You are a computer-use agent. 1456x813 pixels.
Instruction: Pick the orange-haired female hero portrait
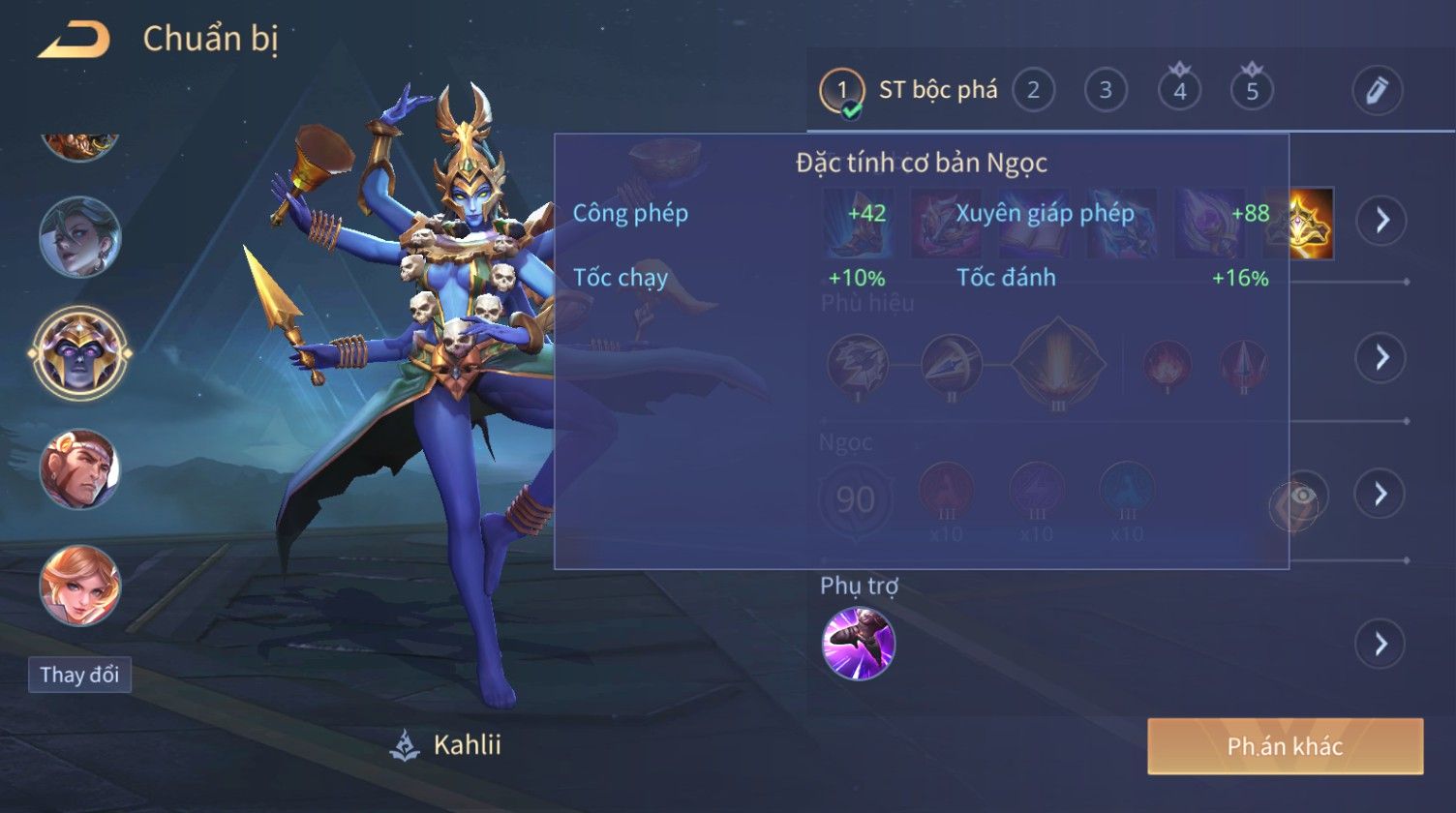point(80,586)
